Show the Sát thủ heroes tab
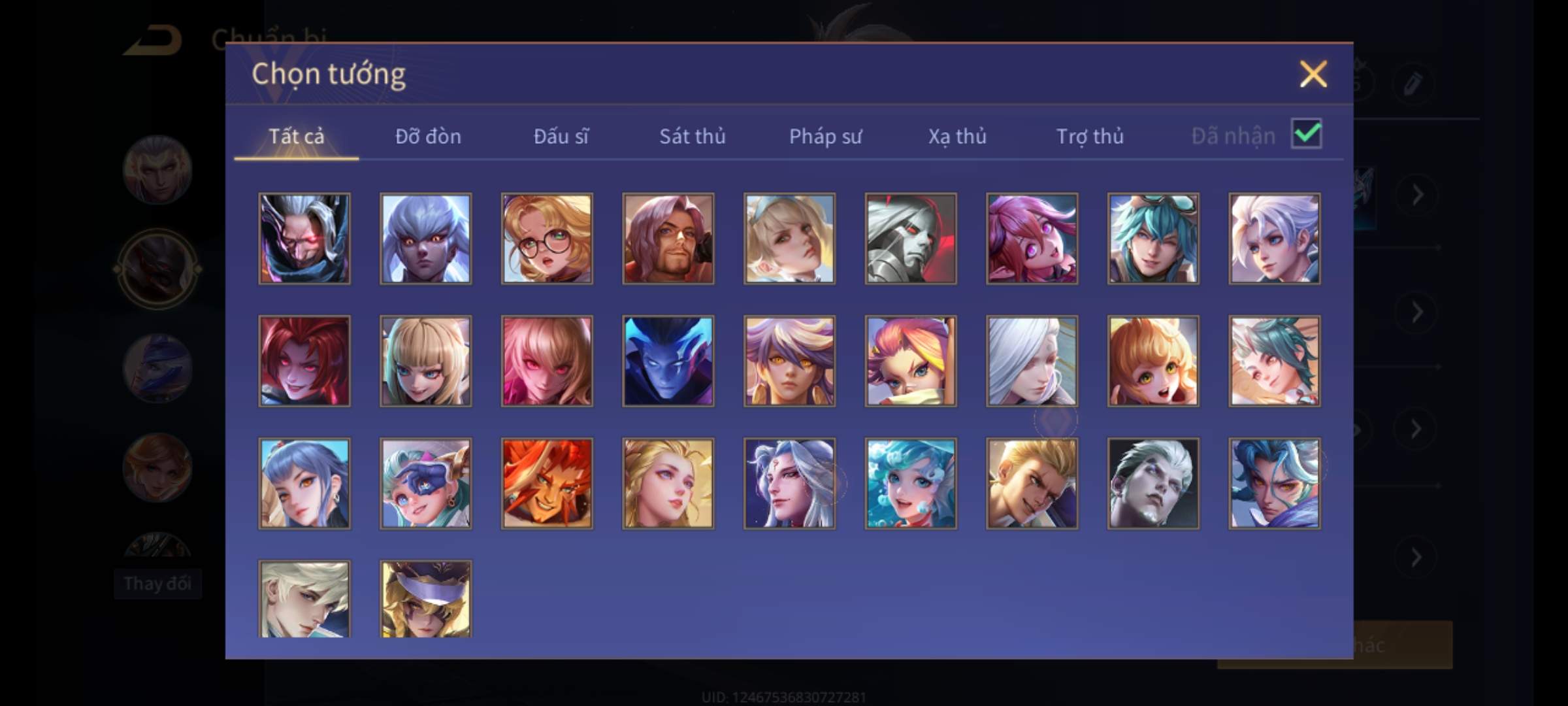The image size is (1568, 706). 692,136
